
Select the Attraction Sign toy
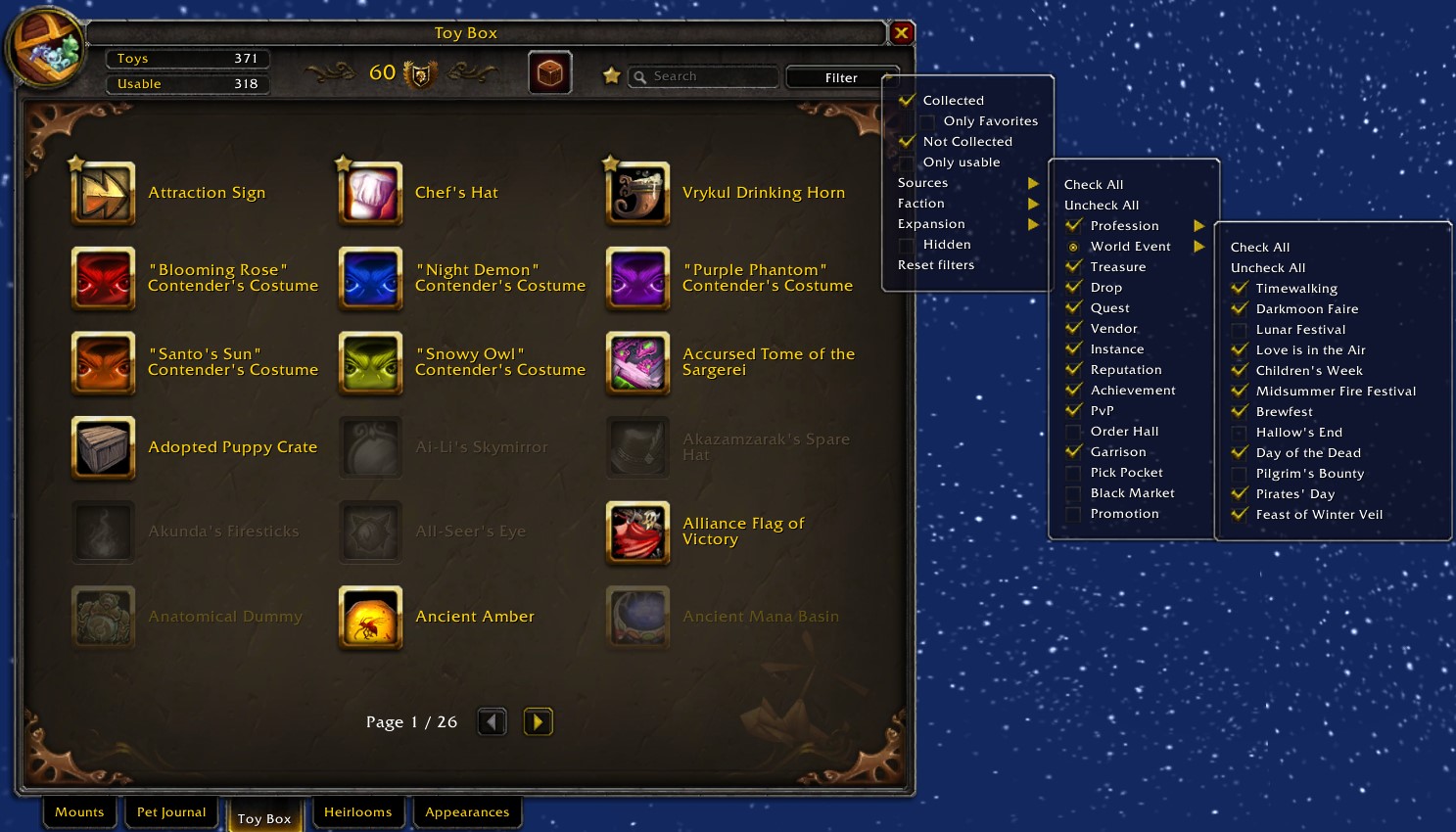point(104,194)
